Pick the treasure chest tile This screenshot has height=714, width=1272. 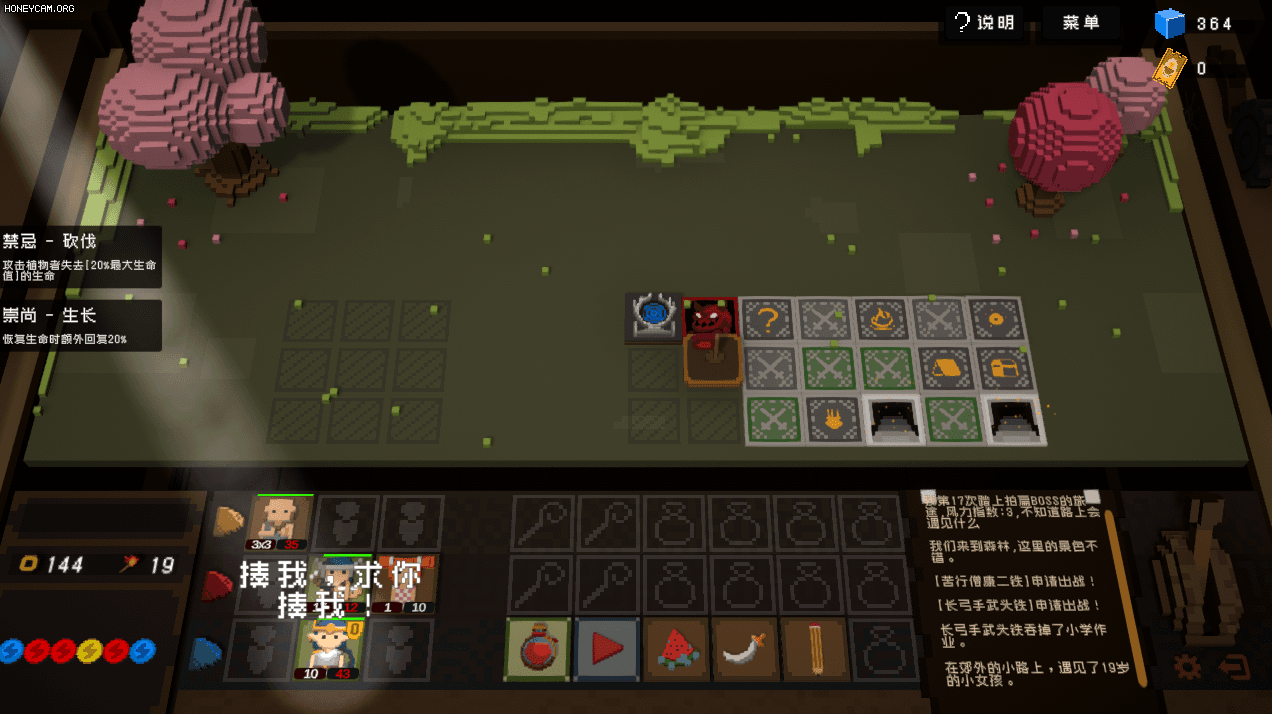(x=1001, y=368)
